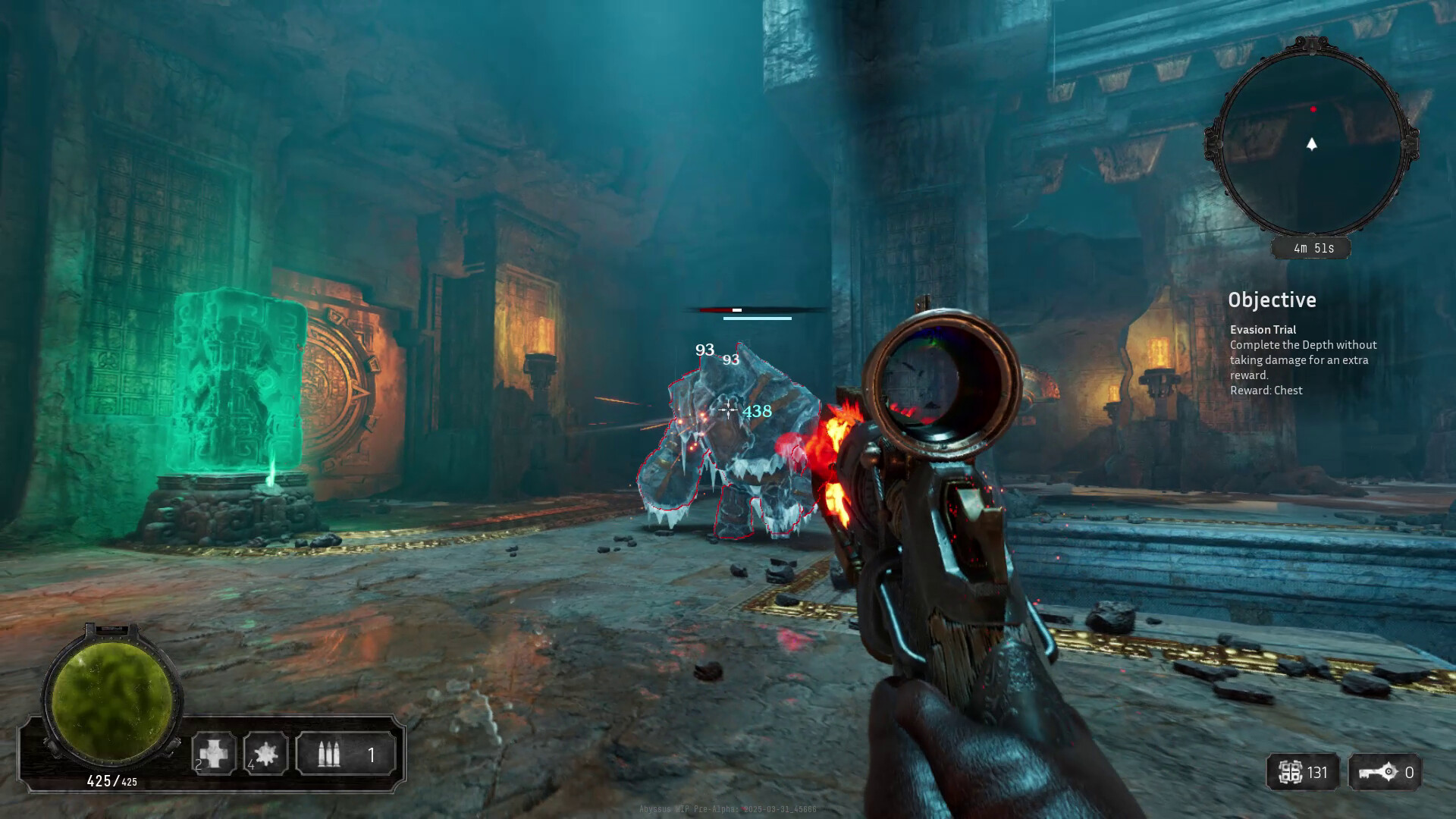Select the cross-shaped ability icon
The width and height of the screenshot is (1456, 819).
(x=213, y=754)
